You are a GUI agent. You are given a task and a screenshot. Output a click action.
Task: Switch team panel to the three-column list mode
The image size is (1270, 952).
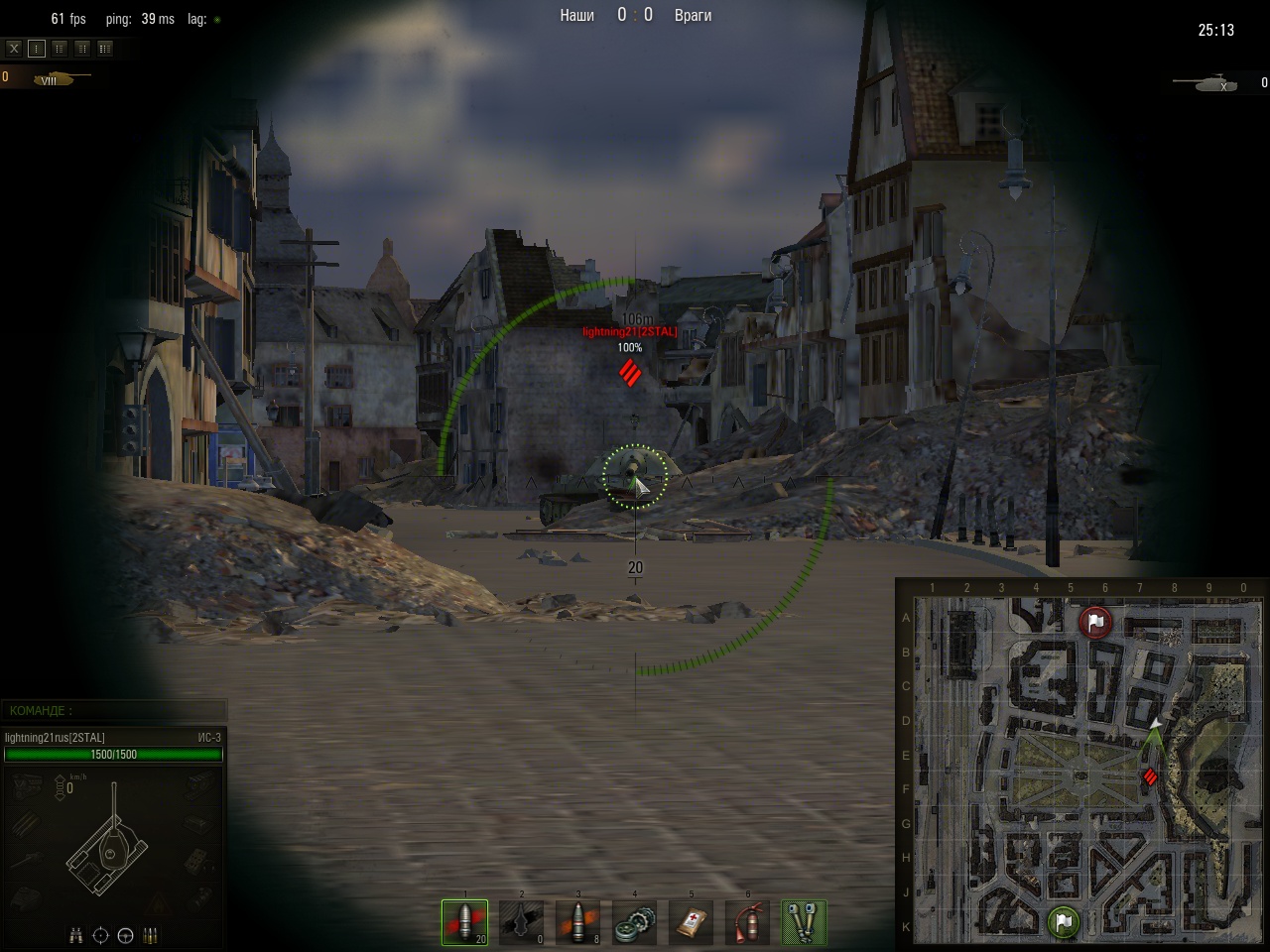[x=104, y=48]
